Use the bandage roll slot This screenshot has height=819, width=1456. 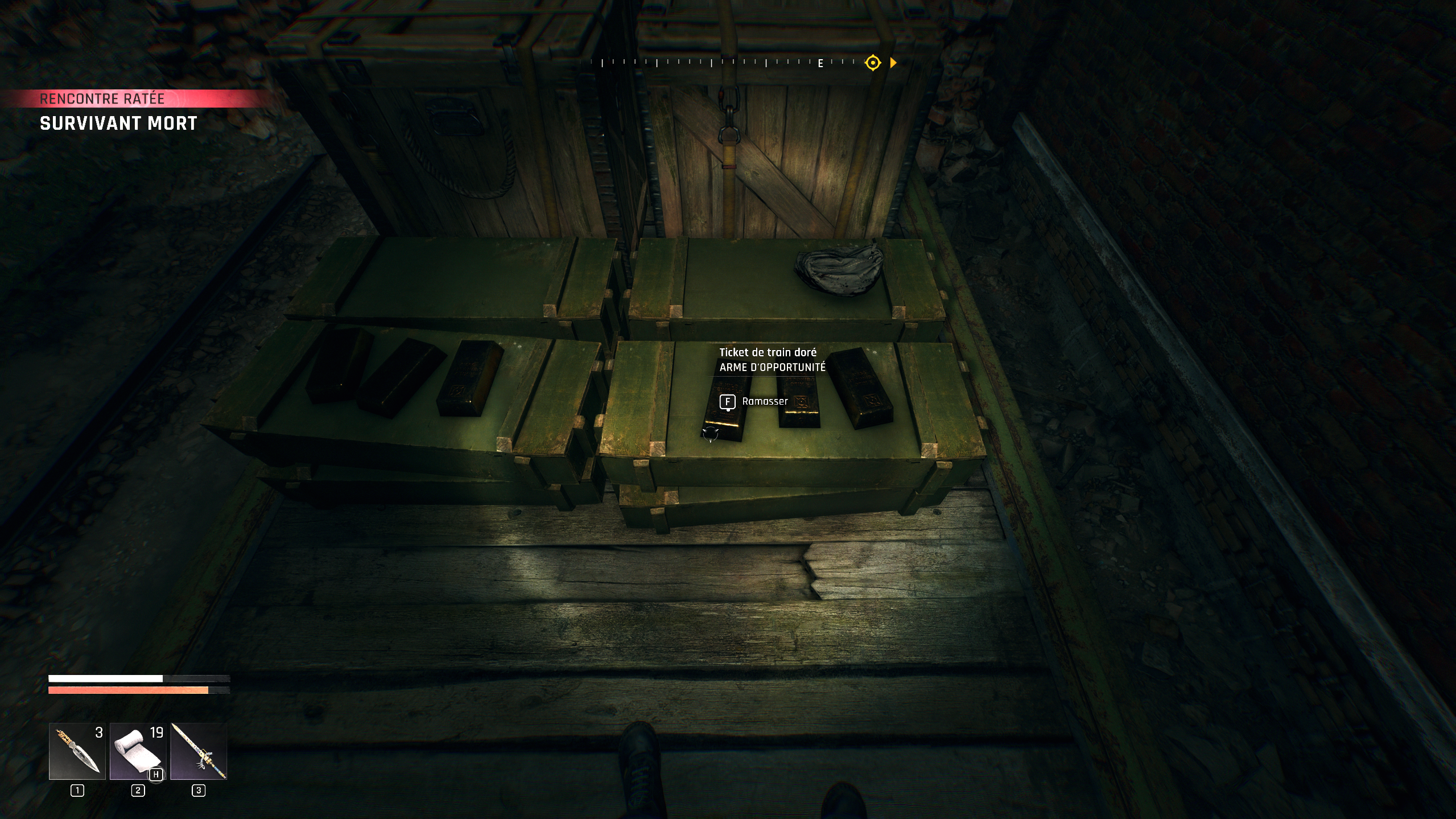138,751
